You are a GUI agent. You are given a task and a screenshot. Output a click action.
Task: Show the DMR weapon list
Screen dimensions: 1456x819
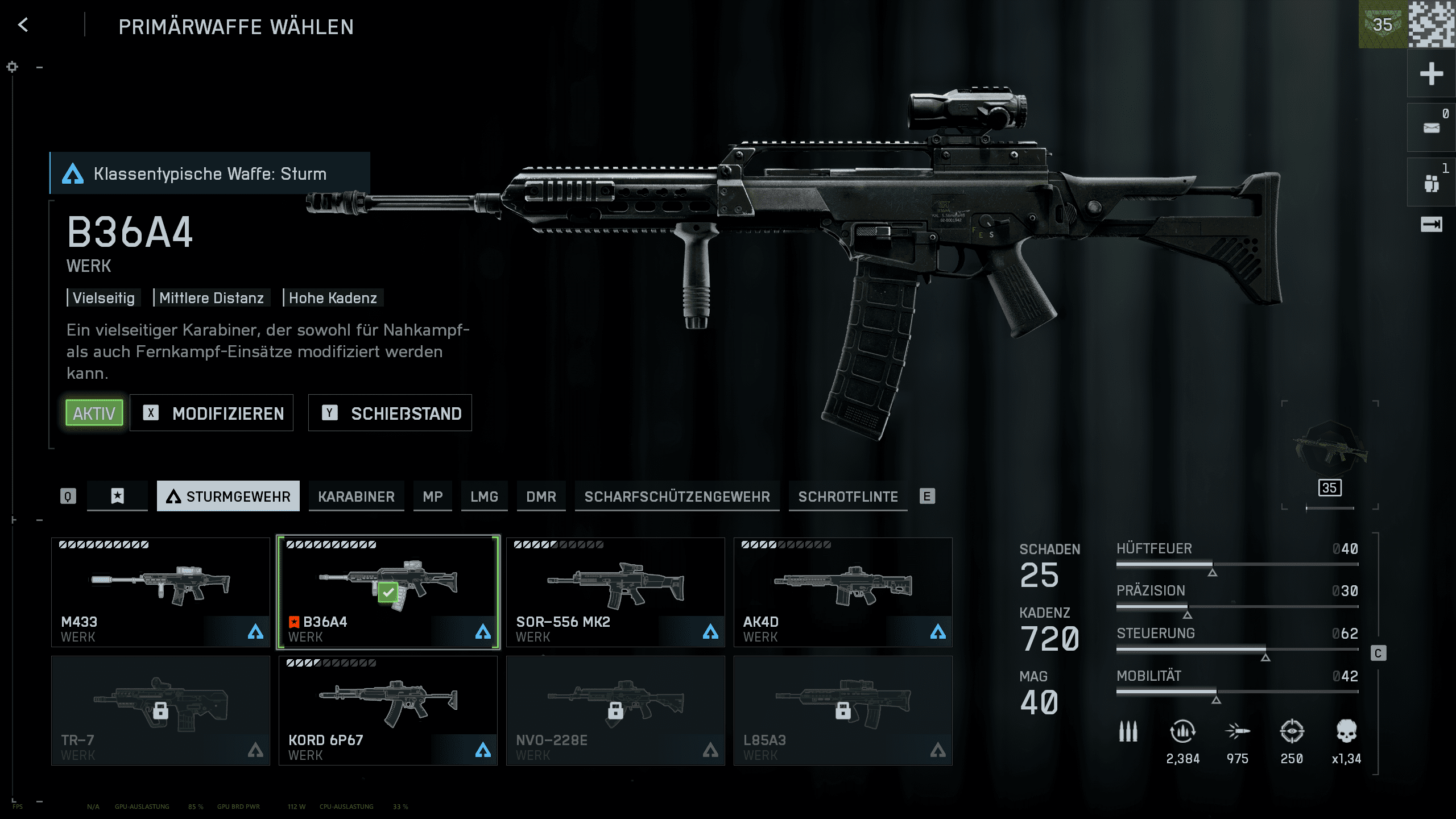pos(541,497)
